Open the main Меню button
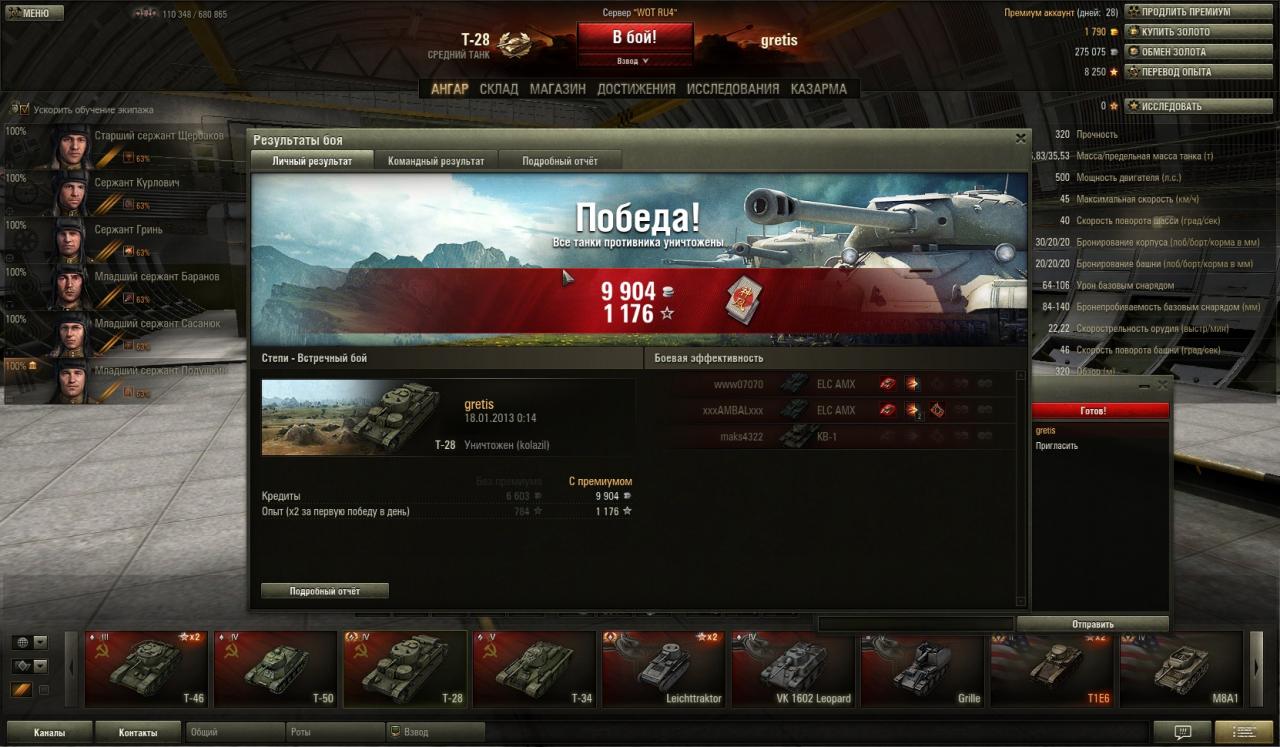Image resolution: width=1280 pixels, height=747 pixels. [34, 13]
